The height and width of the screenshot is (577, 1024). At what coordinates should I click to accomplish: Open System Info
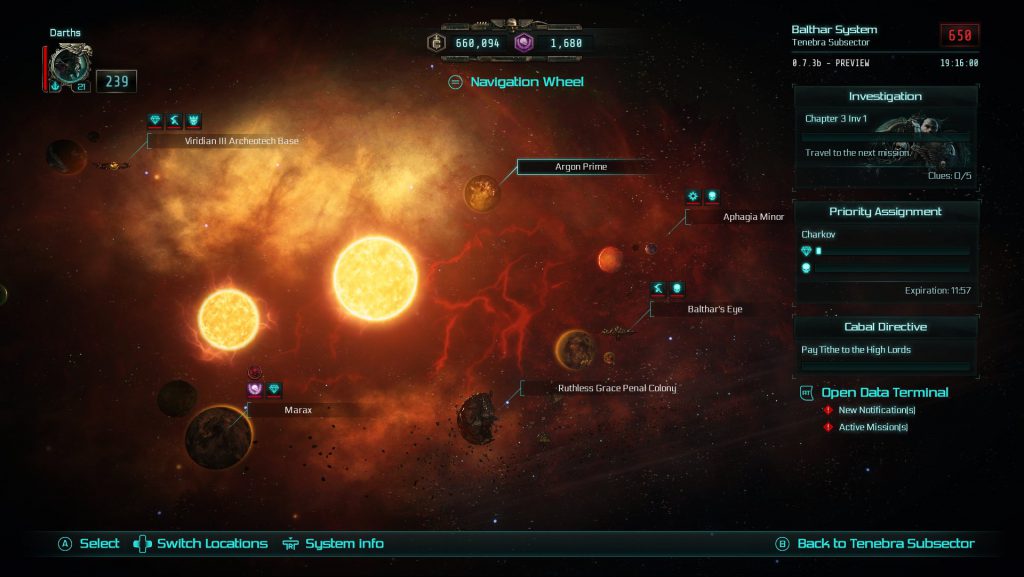point(343,544)
